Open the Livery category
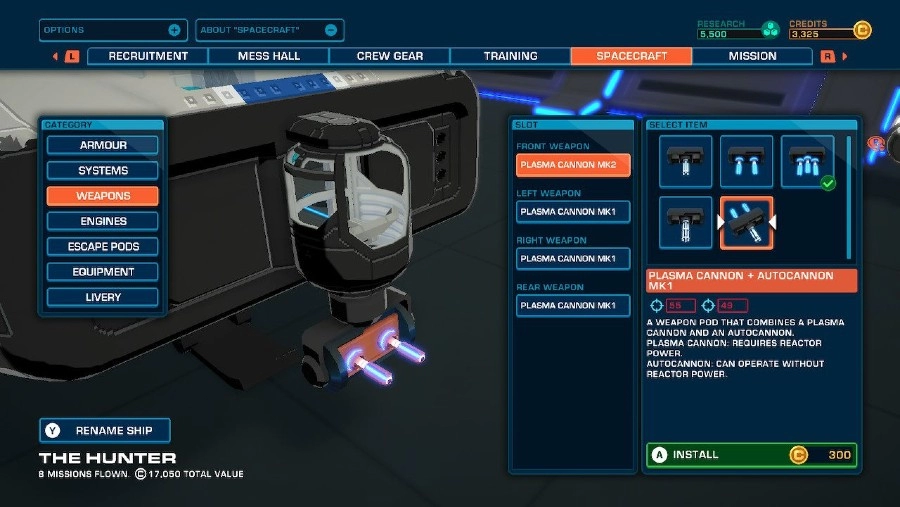 [x=103, y=297]
